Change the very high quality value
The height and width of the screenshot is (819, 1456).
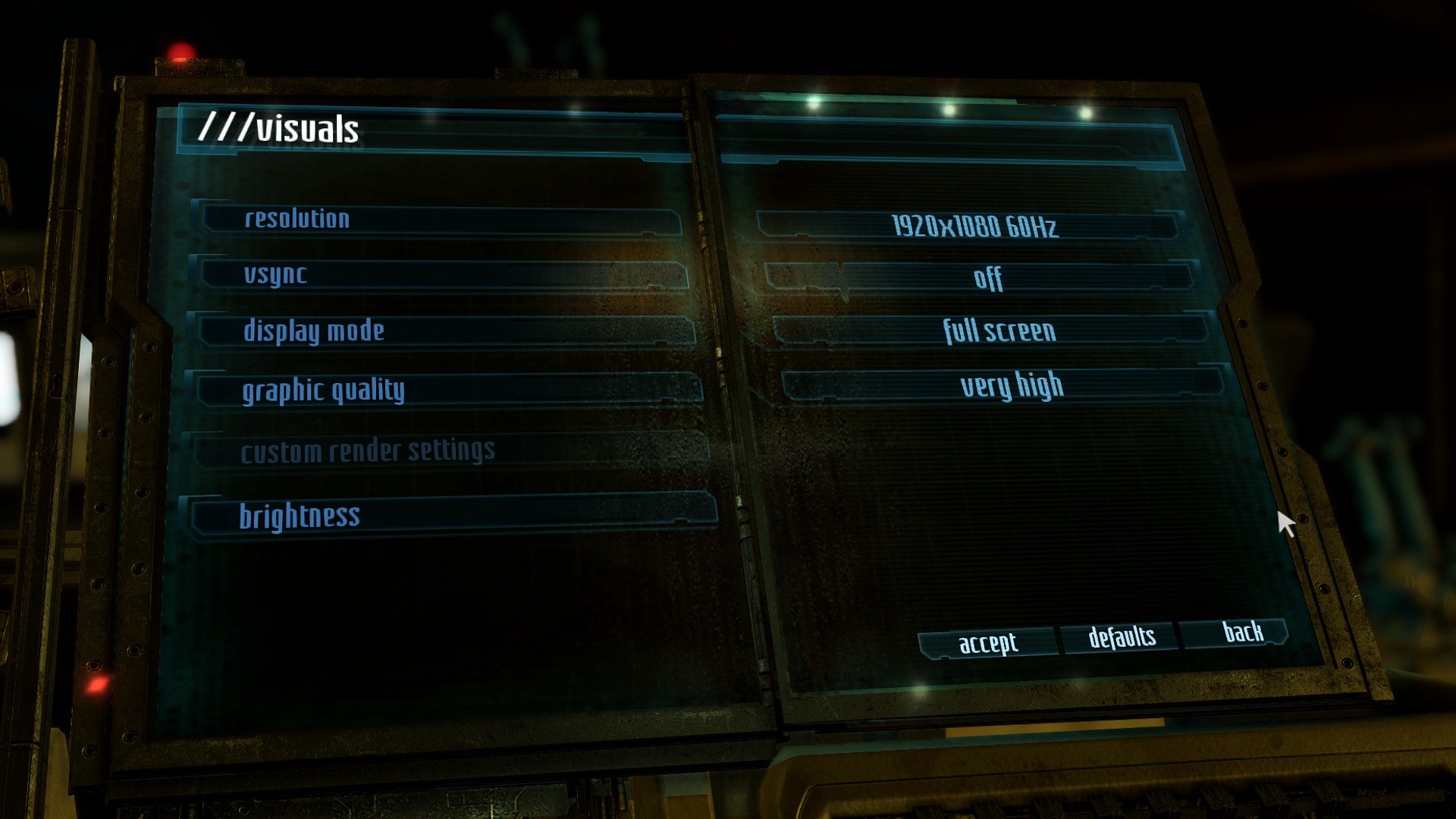tap(1010, 386)
